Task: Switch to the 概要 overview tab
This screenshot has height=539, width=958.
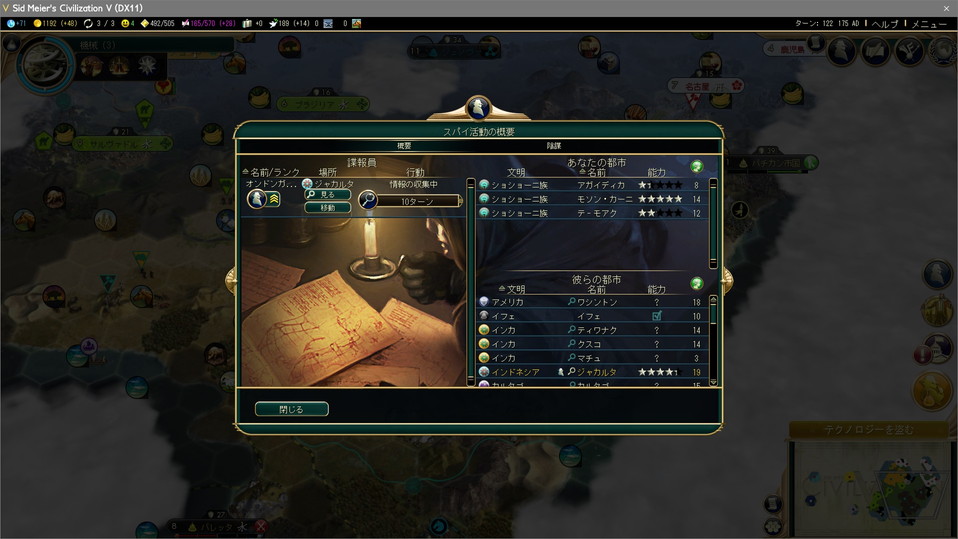Action: tap(404, 146)
